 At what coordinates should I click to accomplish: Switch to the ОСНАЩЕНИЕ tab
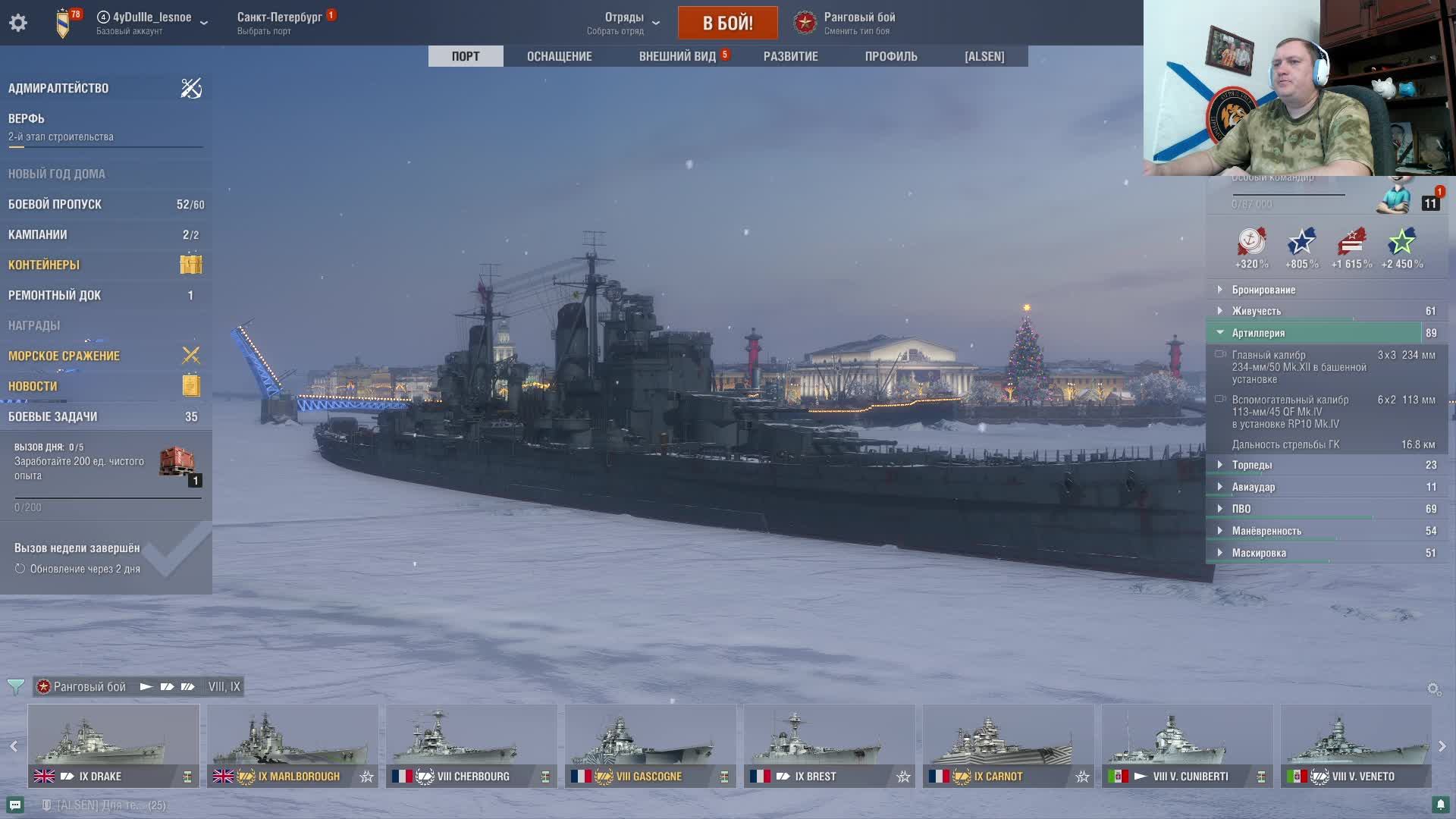559,56
